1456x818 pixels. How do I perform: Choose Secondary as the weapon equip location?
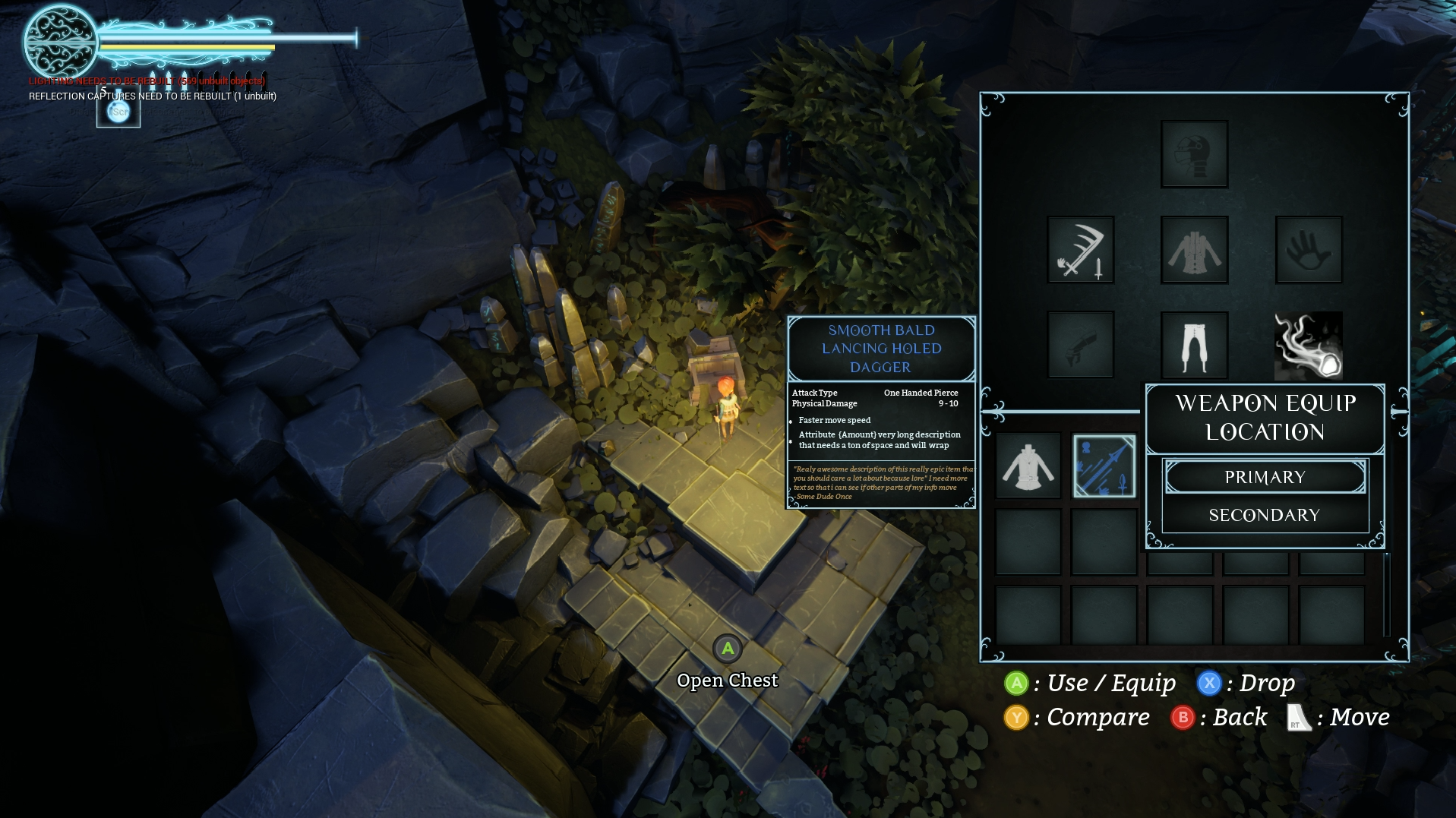pos(1265,515)
